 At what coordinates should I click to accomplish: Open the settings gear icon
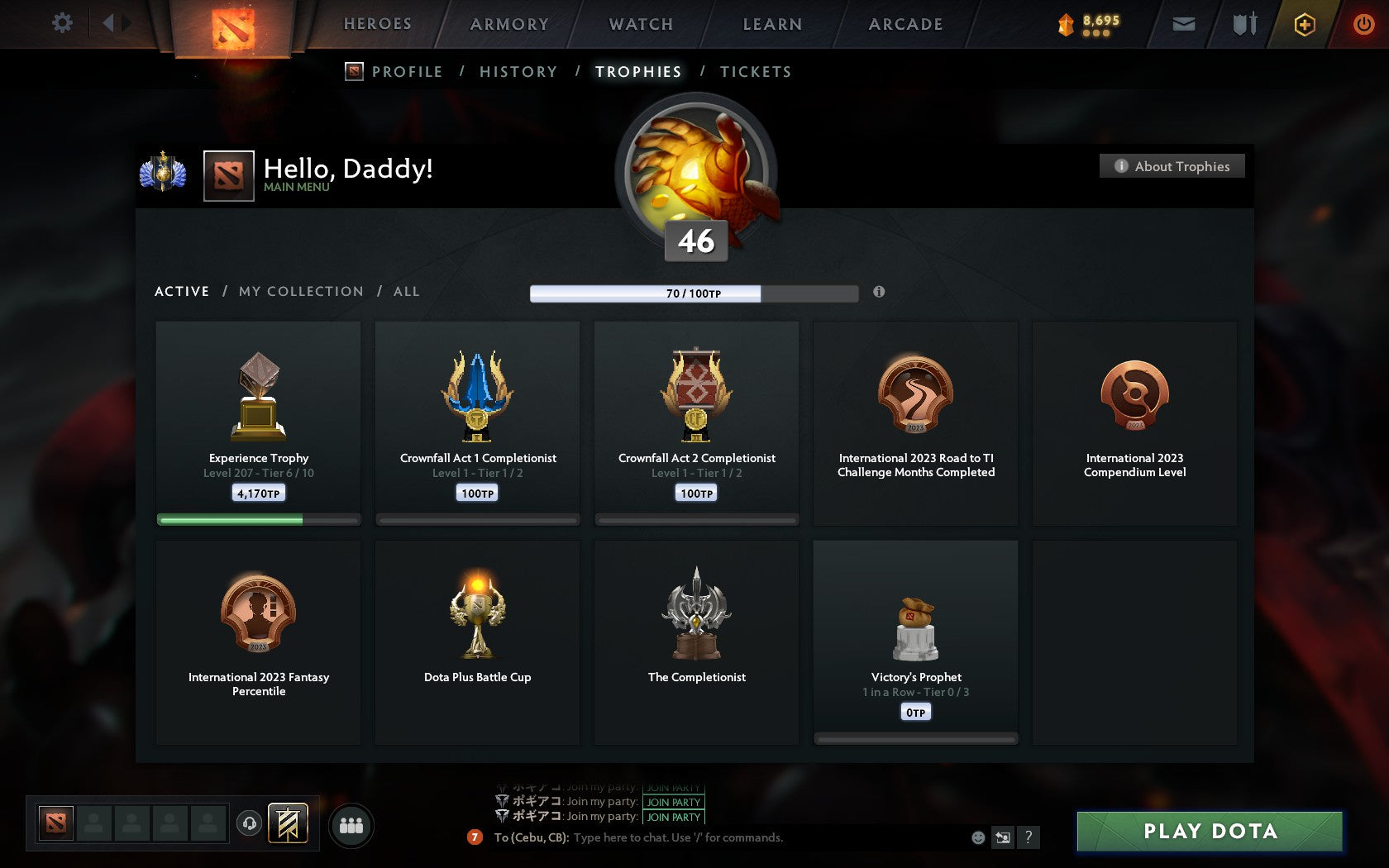(60, 24)
